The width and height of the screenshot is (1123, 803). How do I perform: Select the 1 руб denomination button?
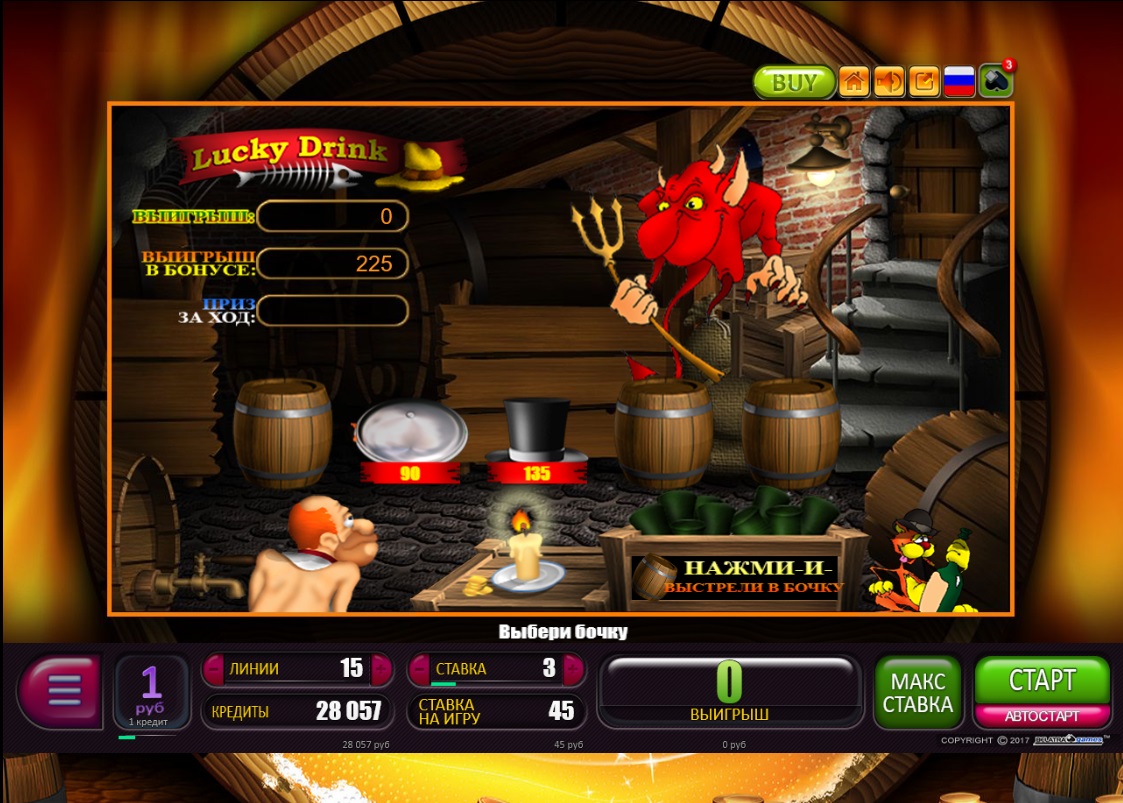pos(151,690)
